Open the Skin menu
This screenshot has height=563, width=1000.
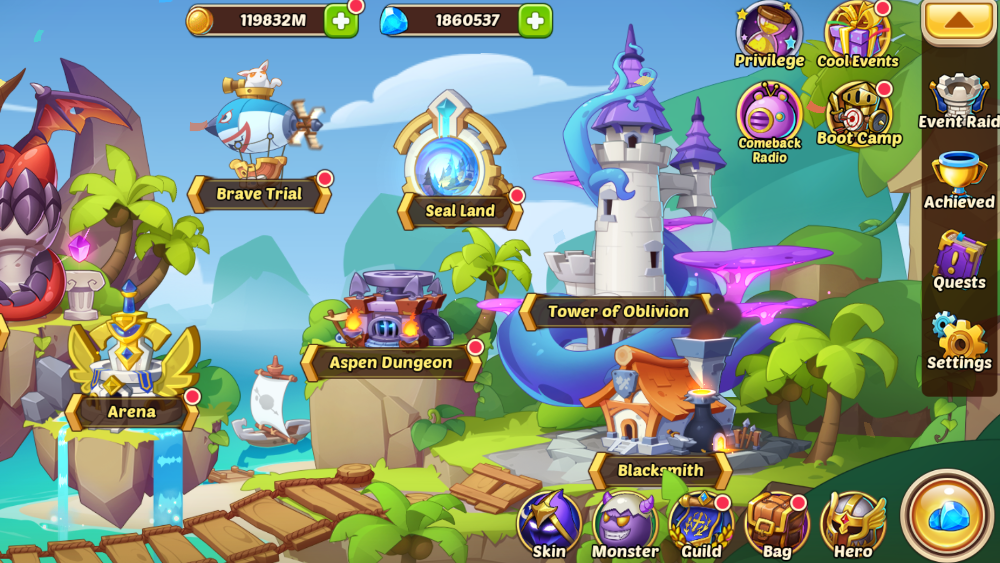click(549, 525)
